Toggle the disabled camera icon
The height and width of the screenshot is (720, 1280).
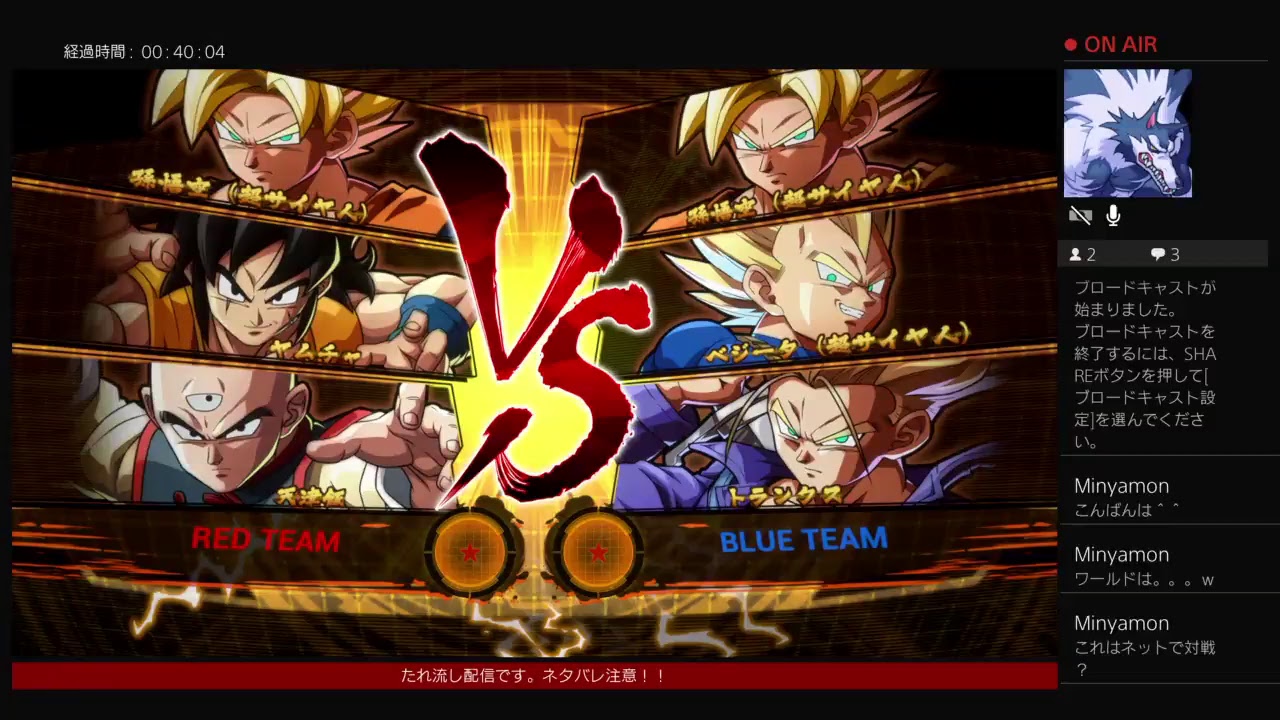click(1080, 214)
